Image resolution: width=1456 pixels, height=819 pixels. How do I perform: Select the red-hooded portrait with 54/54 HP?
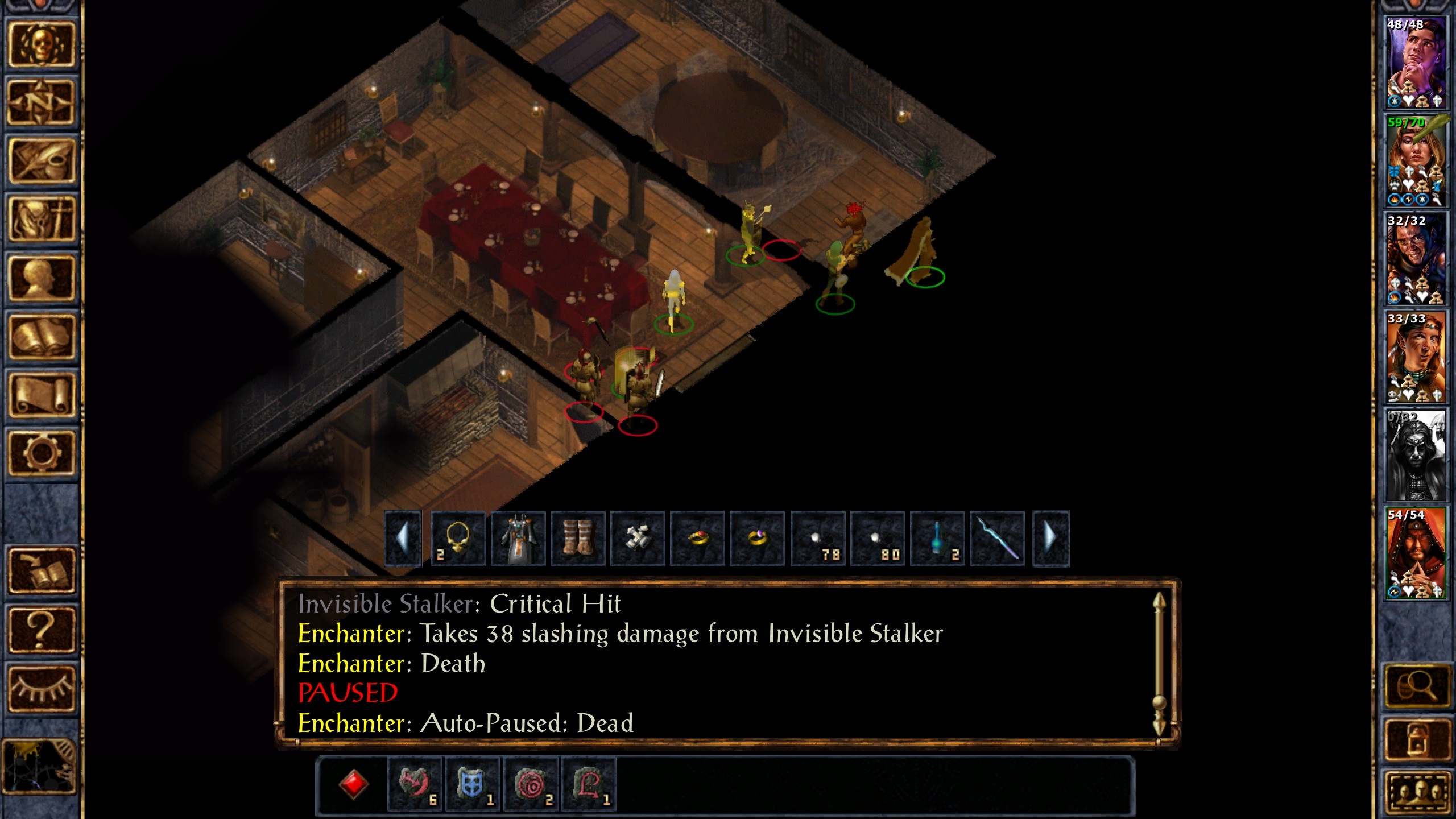click(1415, 553)
